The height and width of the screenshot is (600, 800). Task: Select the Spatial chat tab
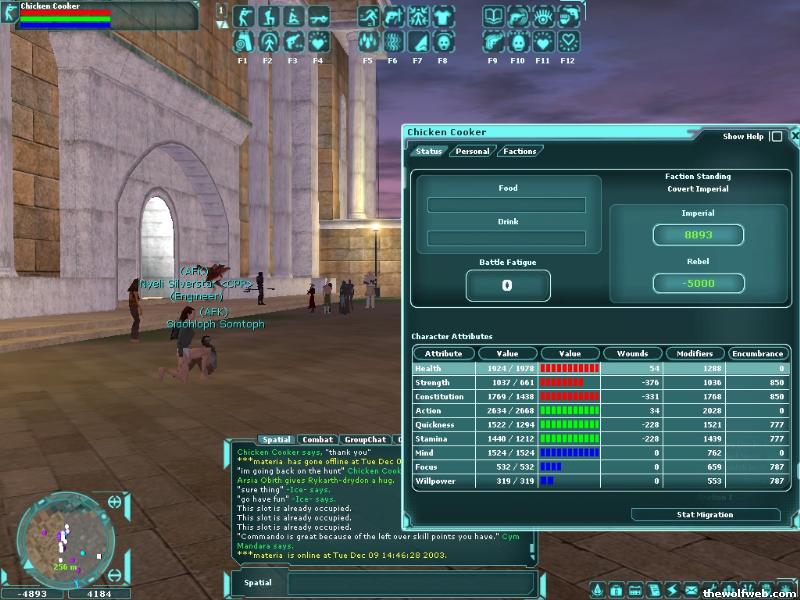(x=276, y=439)
